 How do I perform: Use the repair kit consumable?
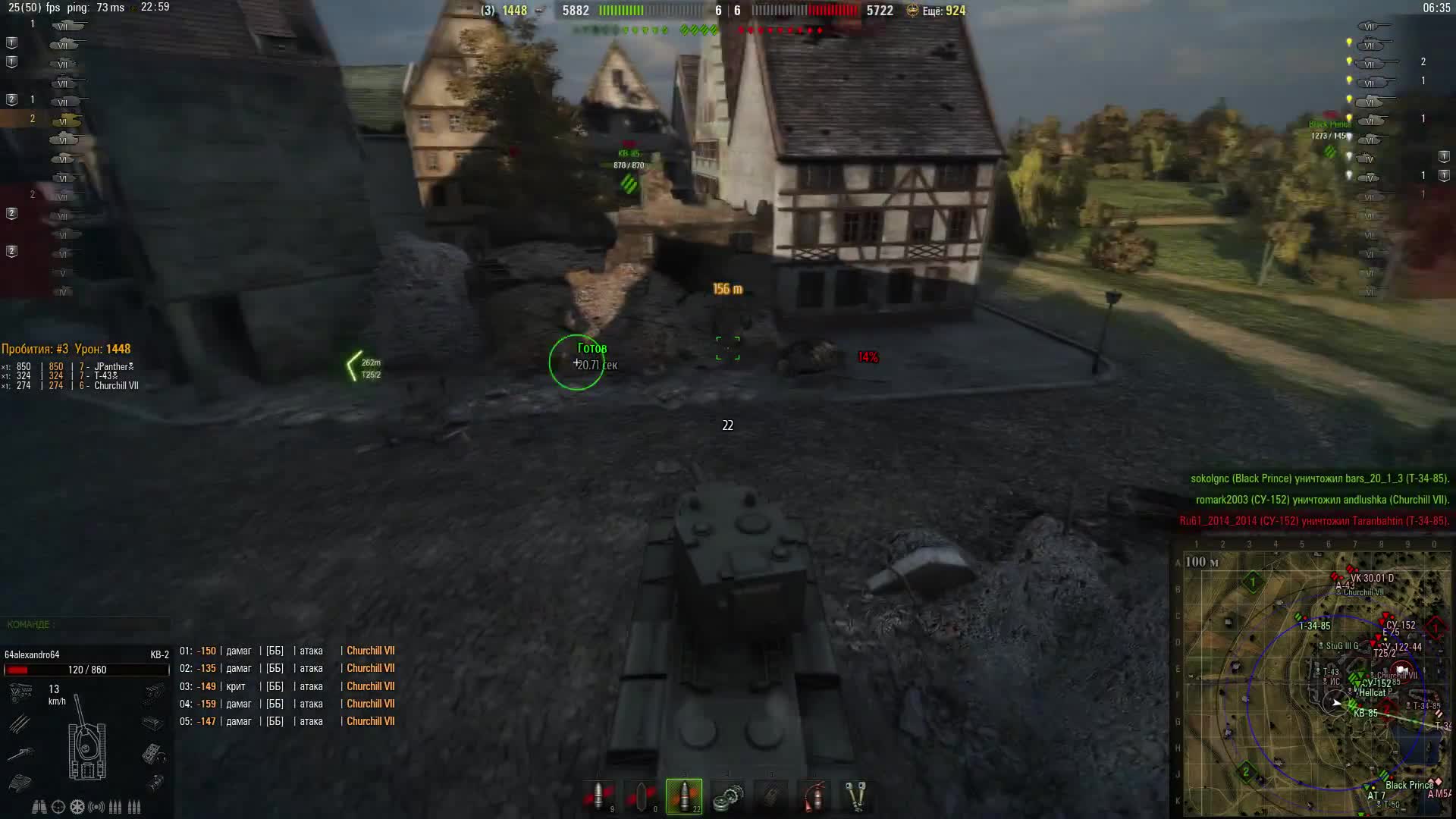(x=728, y=796)
